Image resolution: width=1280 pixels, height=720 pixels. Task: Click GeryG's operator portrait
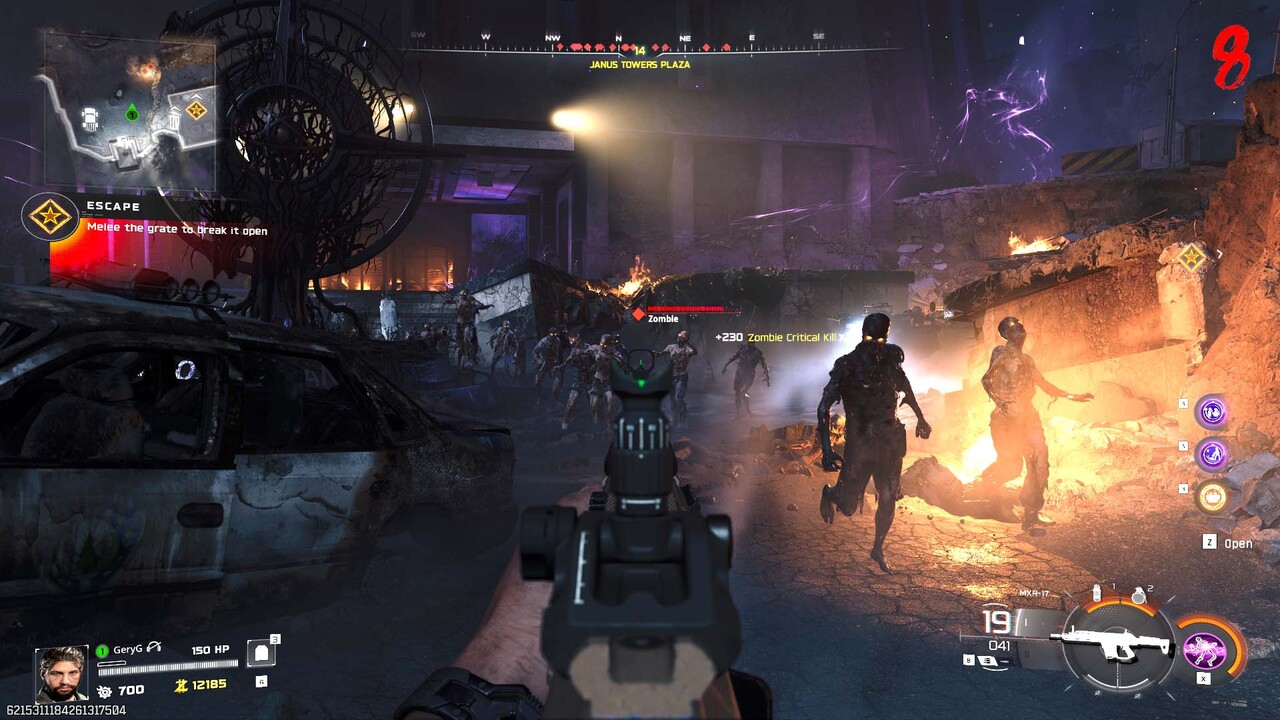[61, 672]
